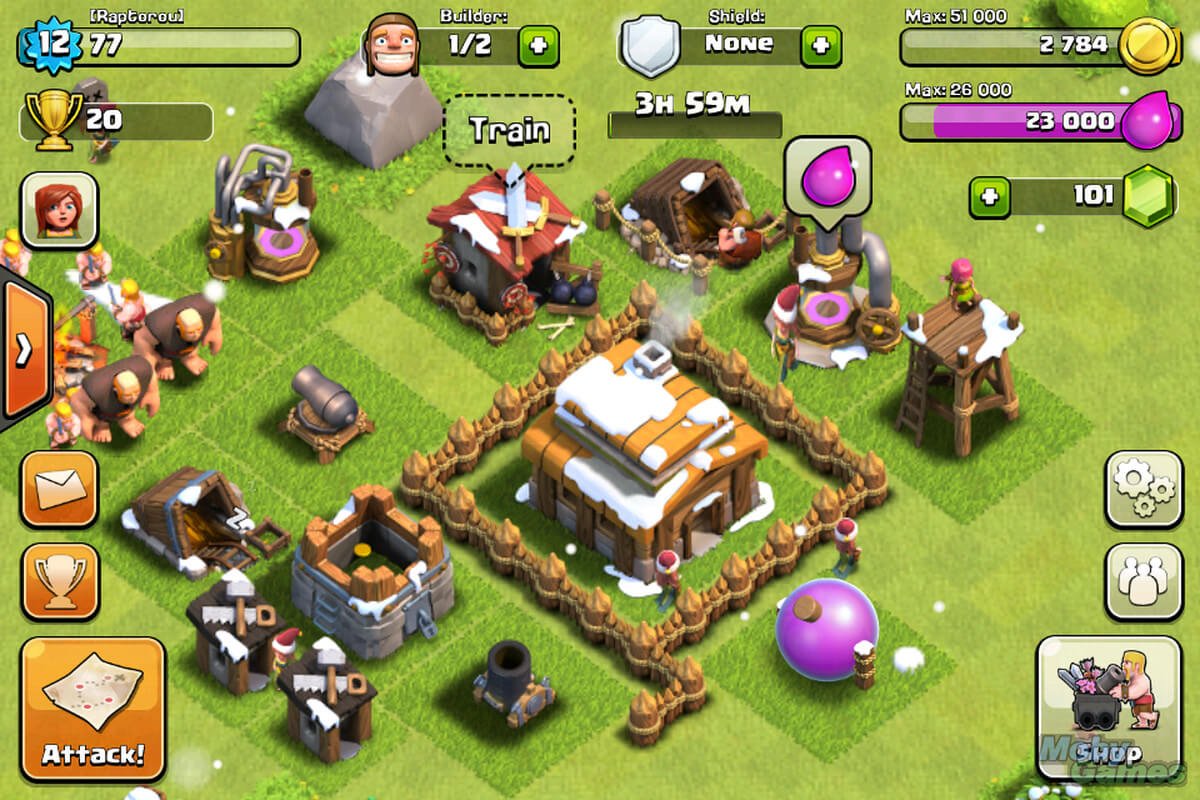The image size is (1200, 800).
Task: Add a builder with the plus button
Action: point(538,46)
